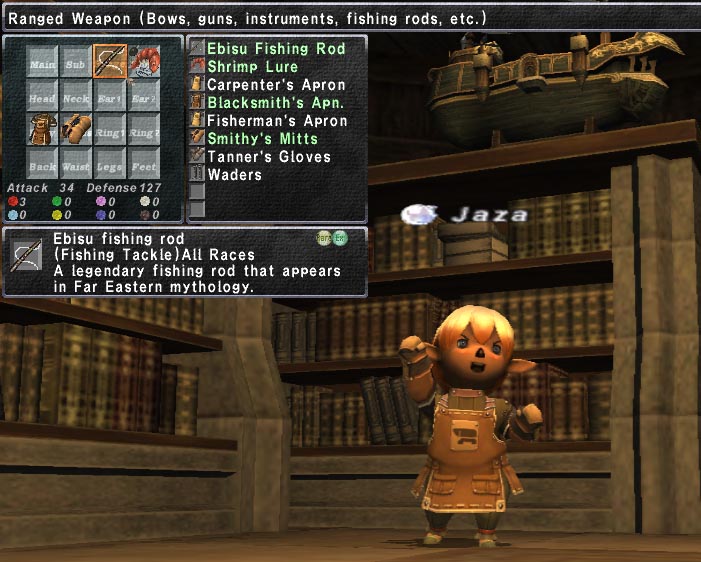Open the Feet equipment slot
This screenshot has height=562, width=701.
[143, 164]
